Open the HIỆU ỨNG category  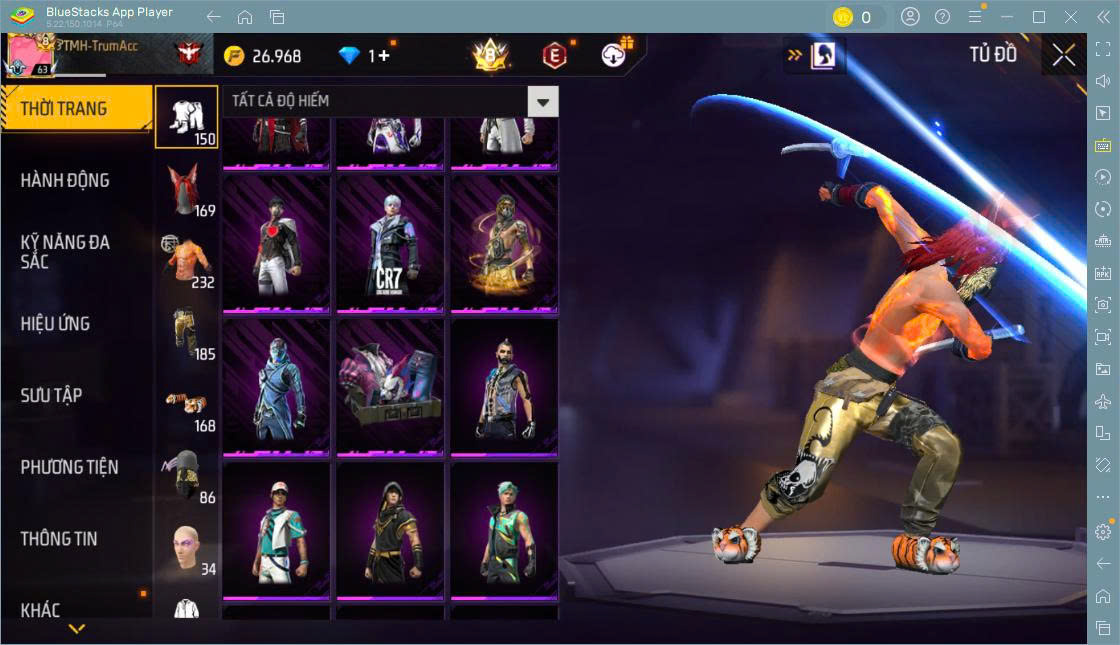click(x=56, y=324)
